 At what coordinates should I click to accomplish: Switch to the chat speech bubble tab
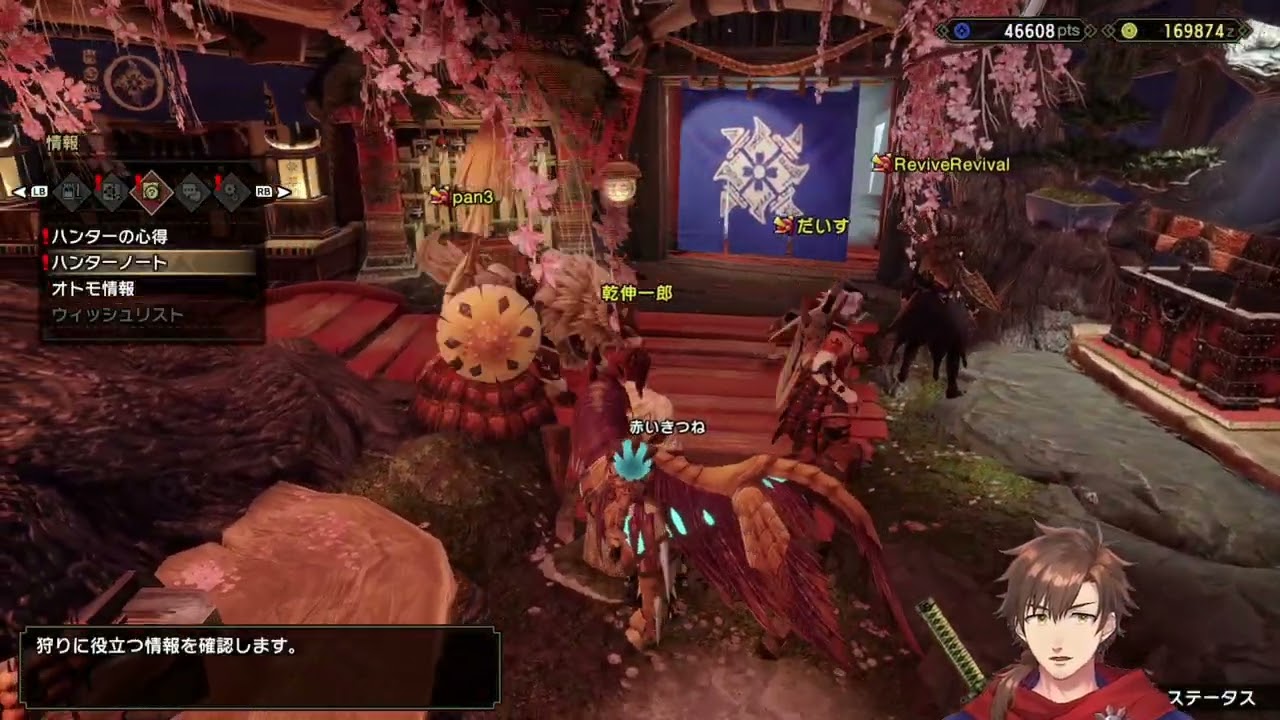click(191, 191)
